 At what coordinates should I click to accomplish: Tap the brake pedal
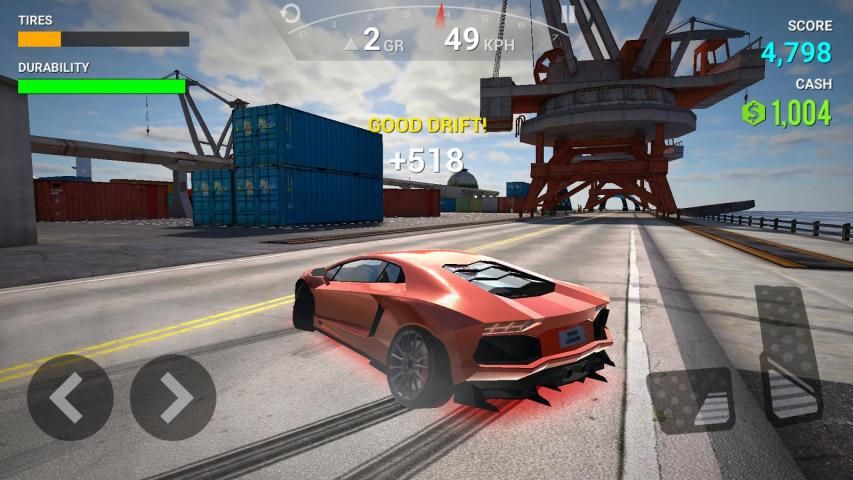point(691,400)
